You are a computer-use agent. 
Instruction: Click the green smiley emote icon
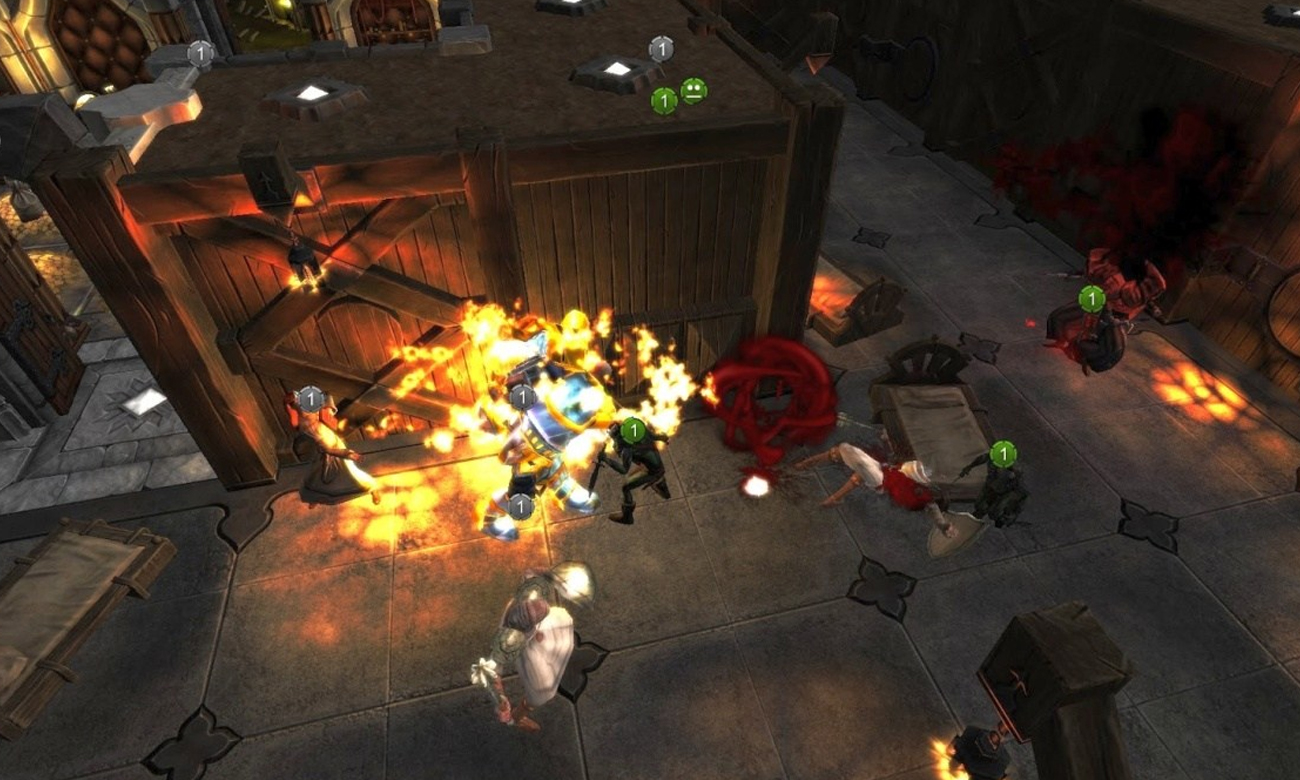tap(696, 89)
